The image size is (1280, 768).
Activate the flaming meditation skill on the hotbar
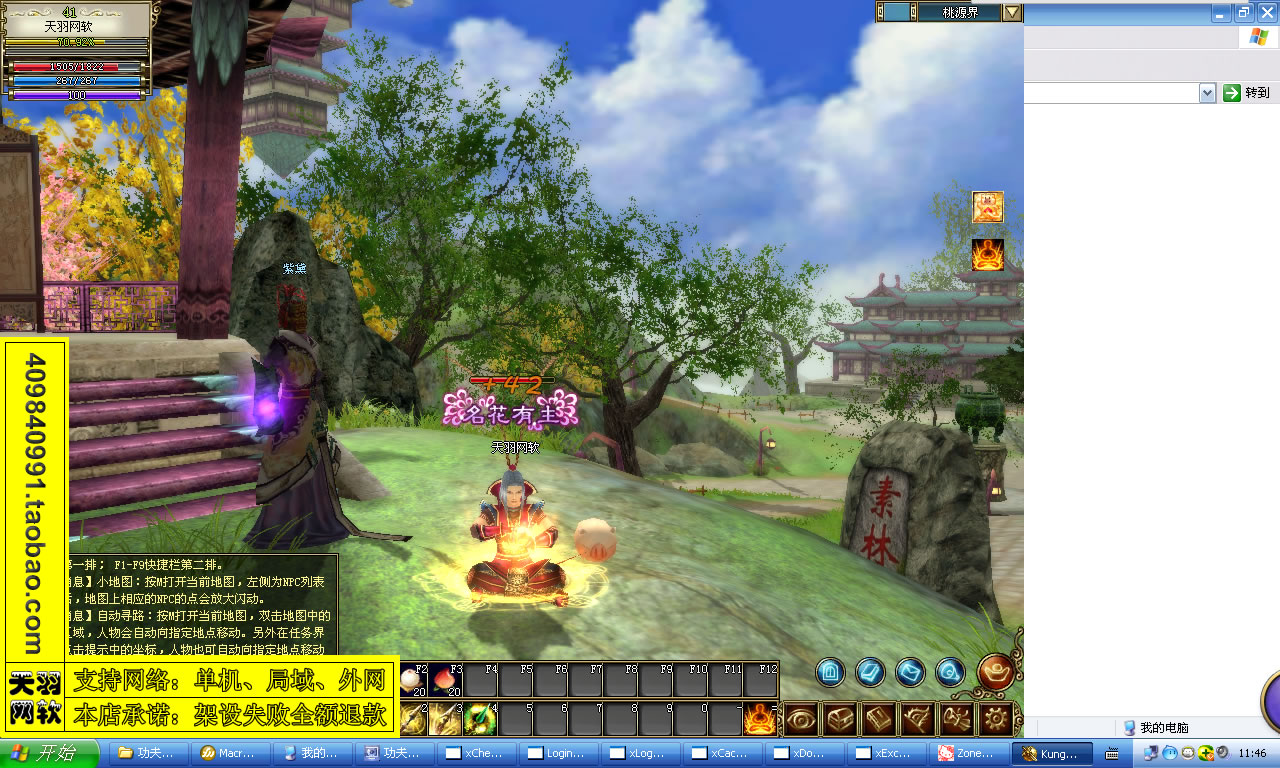click(x=760, y=718)
